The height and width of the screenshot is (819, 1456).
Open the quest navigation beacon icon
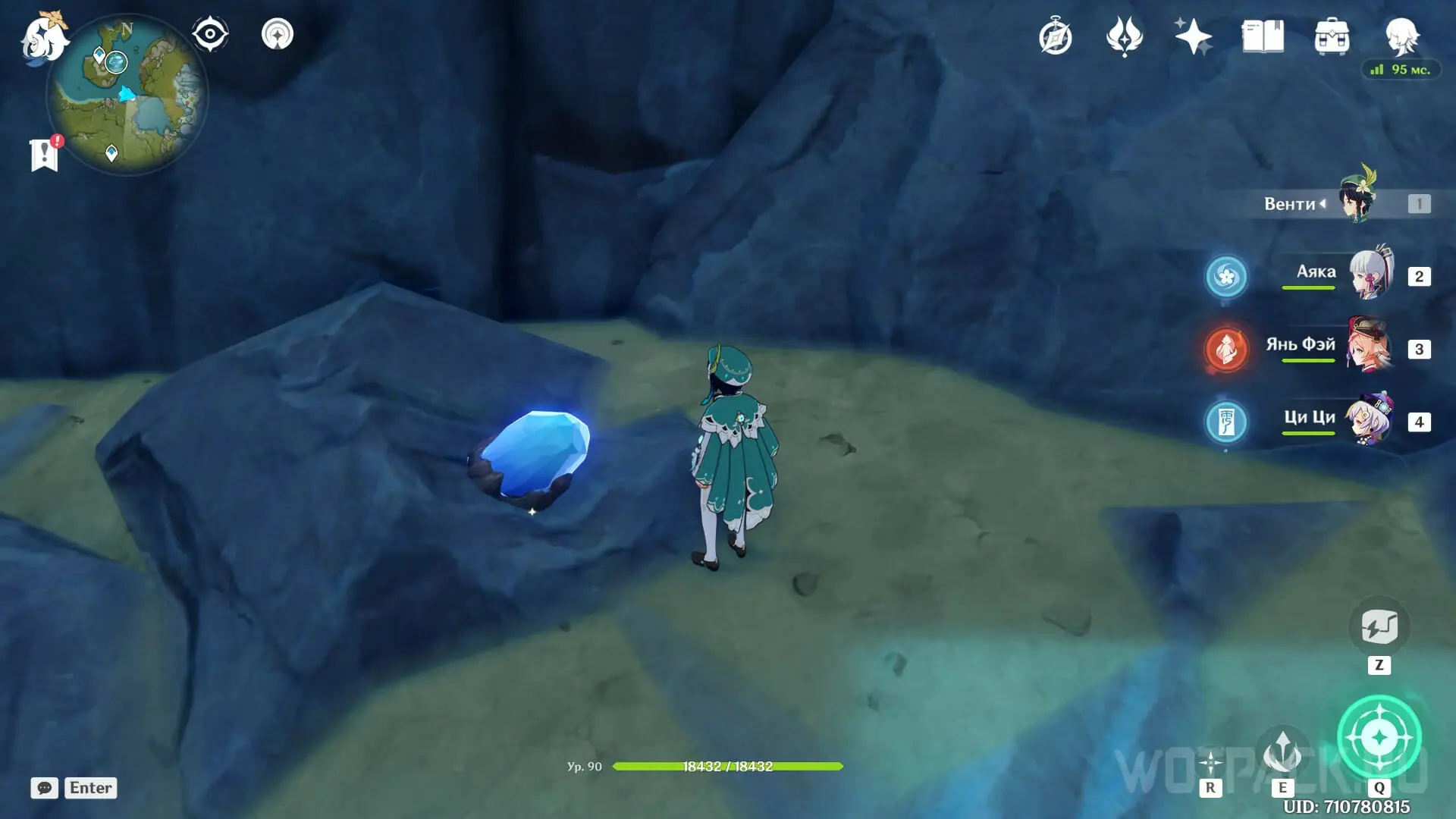pos(278,34)
